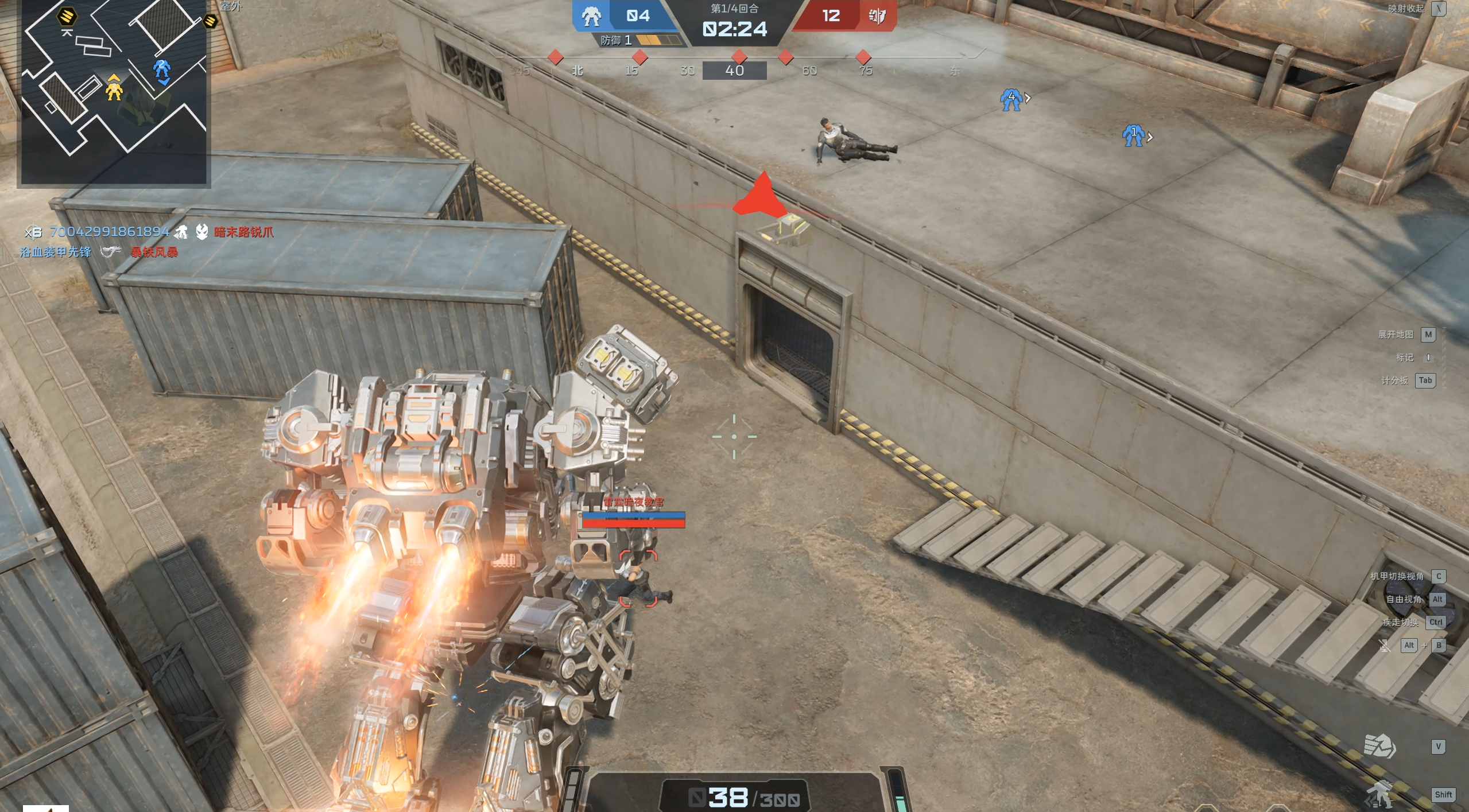1469x812 pixels.
Task: Click the ammo marker on the minimap's edge
Action: (210, 21)
